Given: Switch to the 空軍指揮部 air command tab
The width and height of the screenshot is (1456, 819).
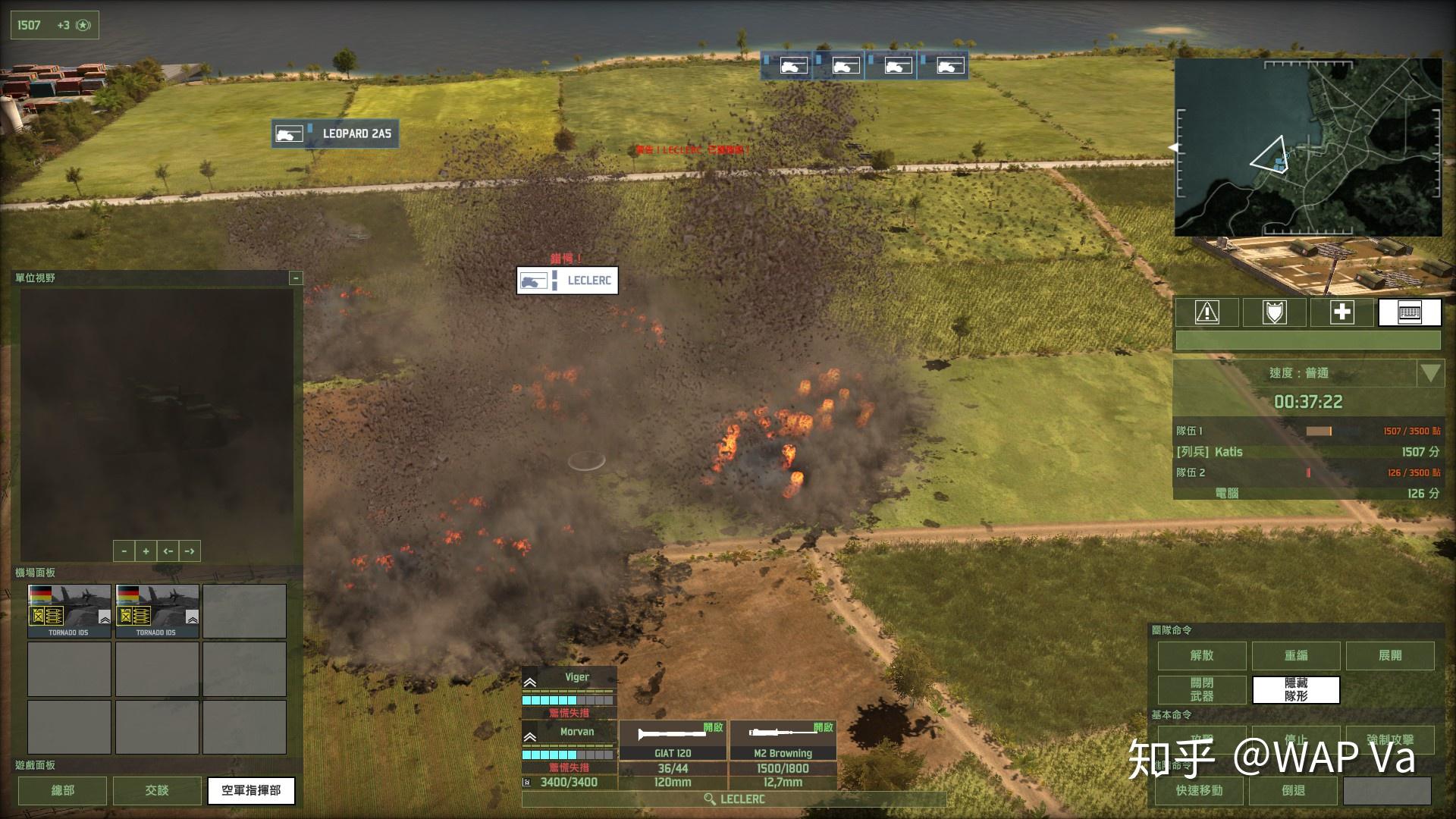Looking at the screenshot, I should click(x=250, y=791).
